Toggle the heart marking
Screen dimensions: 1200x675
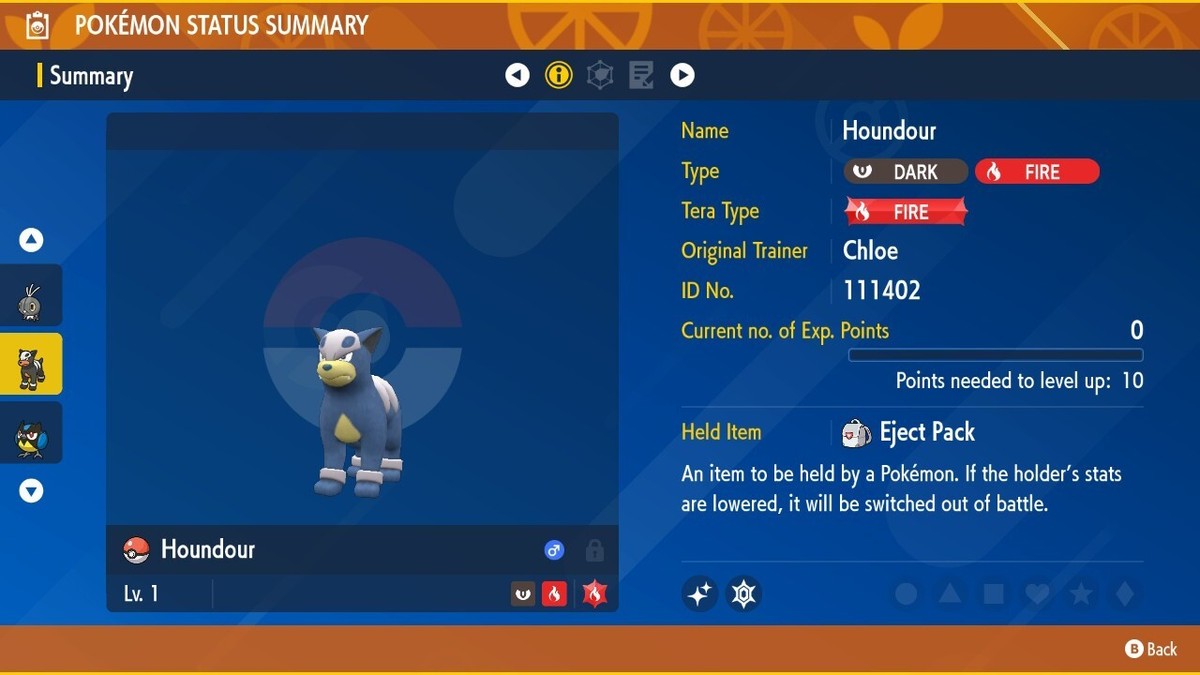[1037, 594]
